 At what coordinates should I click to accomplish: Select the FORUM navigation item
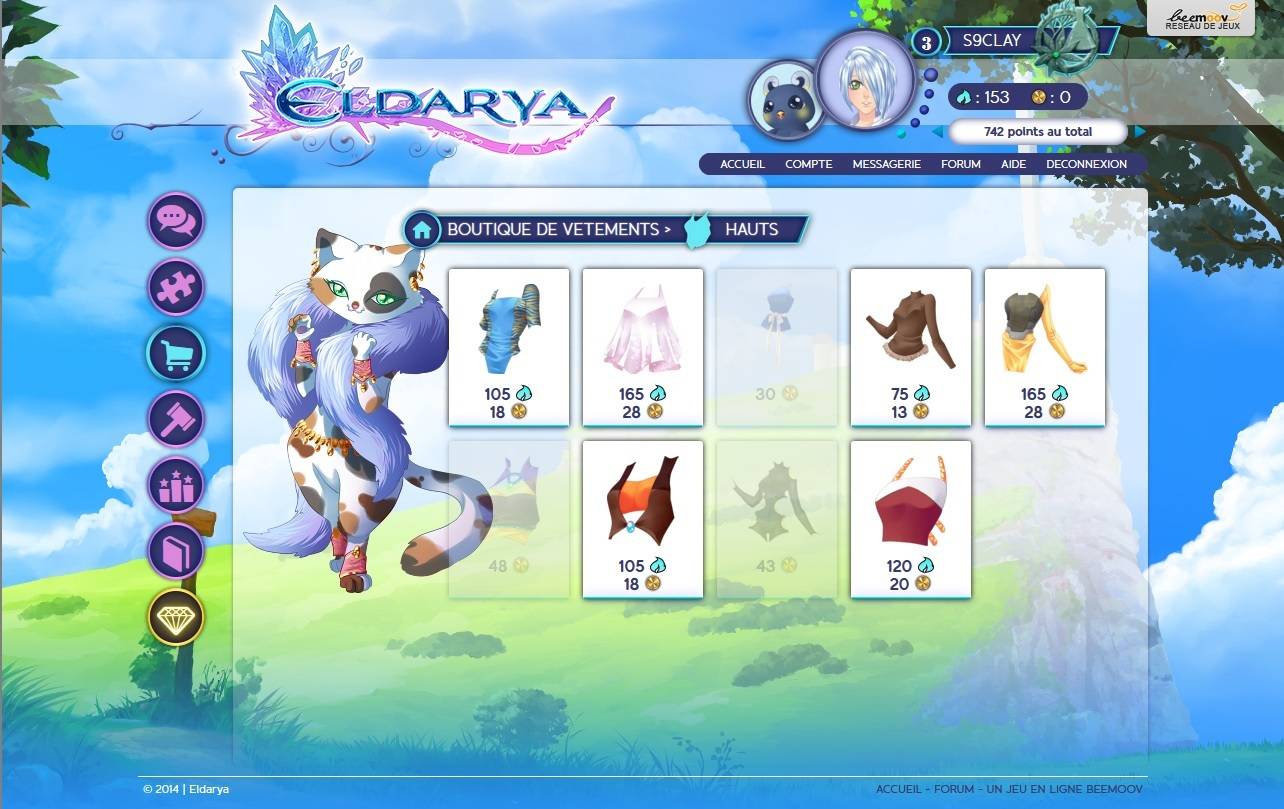point(960,163)
